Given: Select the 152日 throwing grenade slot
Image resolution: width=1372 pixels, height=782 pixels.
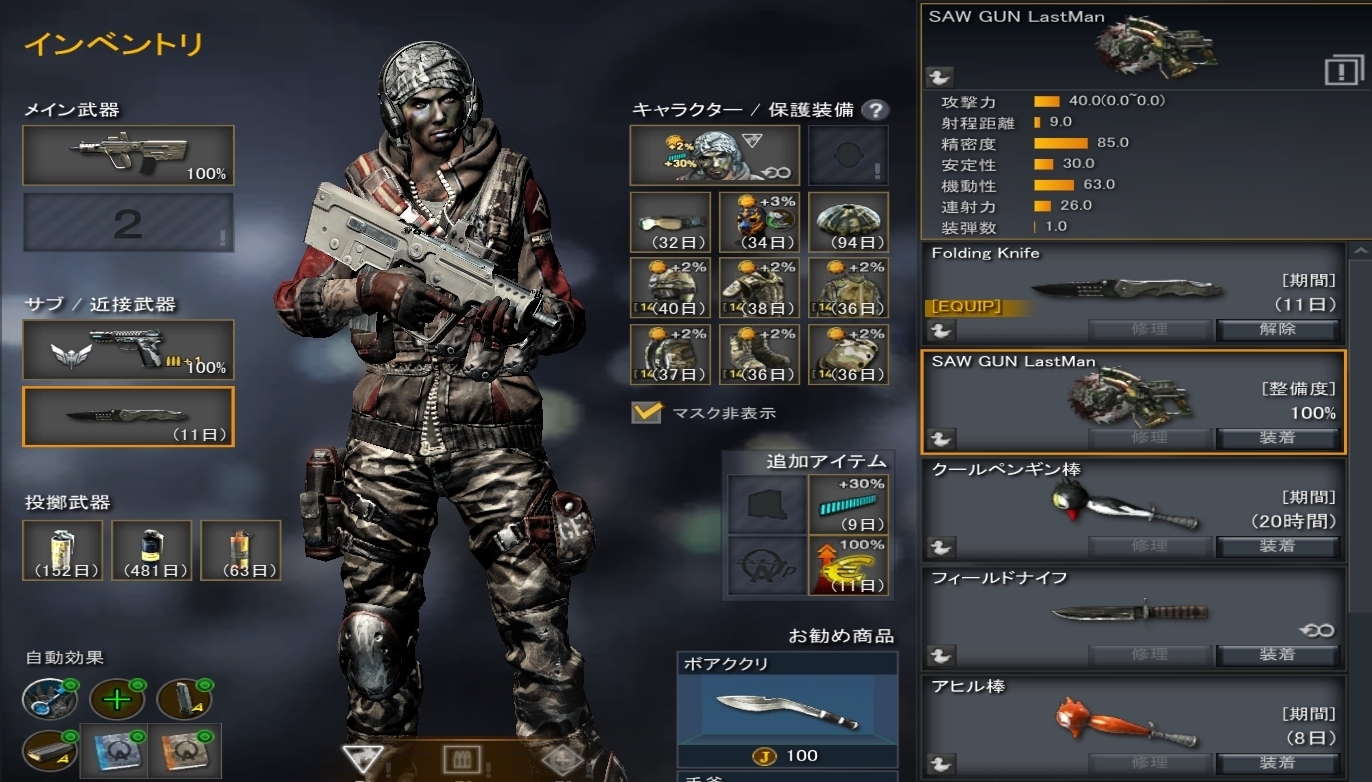Looking at the screenshot, I should [63, 550].
